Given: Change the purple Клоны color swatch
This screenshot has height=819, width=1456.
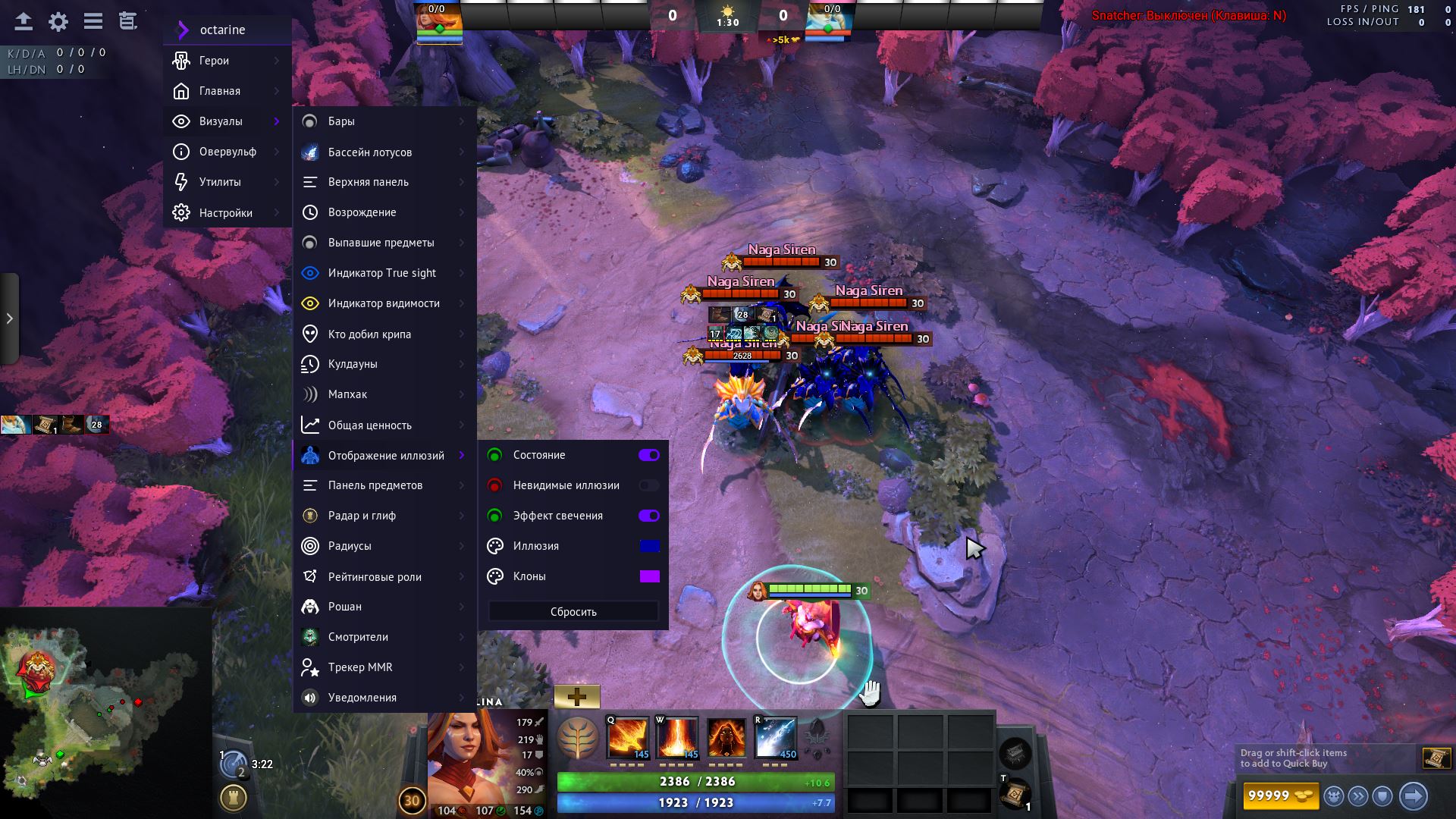Looking at the screenshot, I should click(x=649, y=576).
